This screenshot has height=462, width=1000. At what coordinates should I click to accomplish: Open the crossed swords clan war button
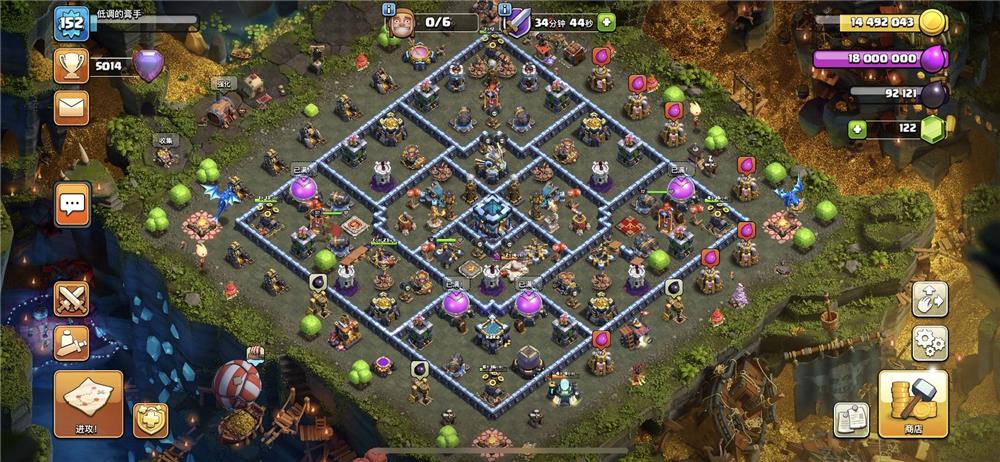72,298
